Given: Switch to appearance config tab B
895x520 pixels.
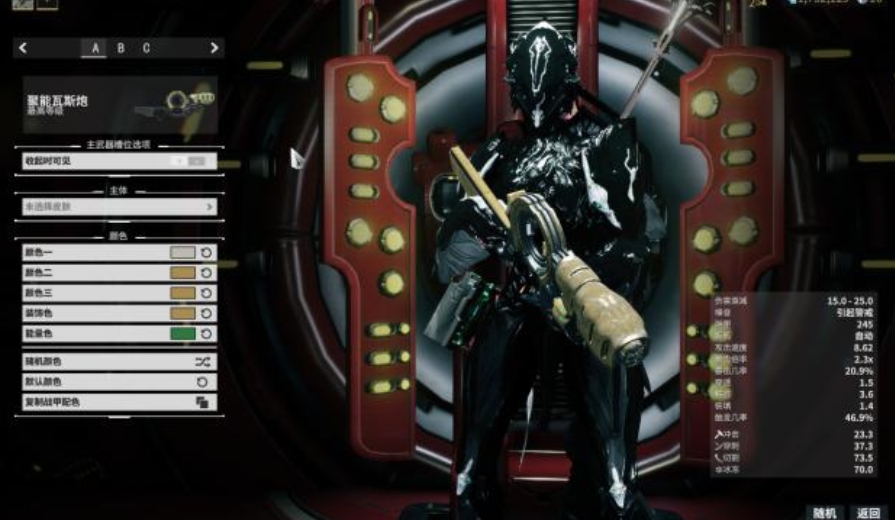Looking at the screenshot, I should click(x=121, y=48).
